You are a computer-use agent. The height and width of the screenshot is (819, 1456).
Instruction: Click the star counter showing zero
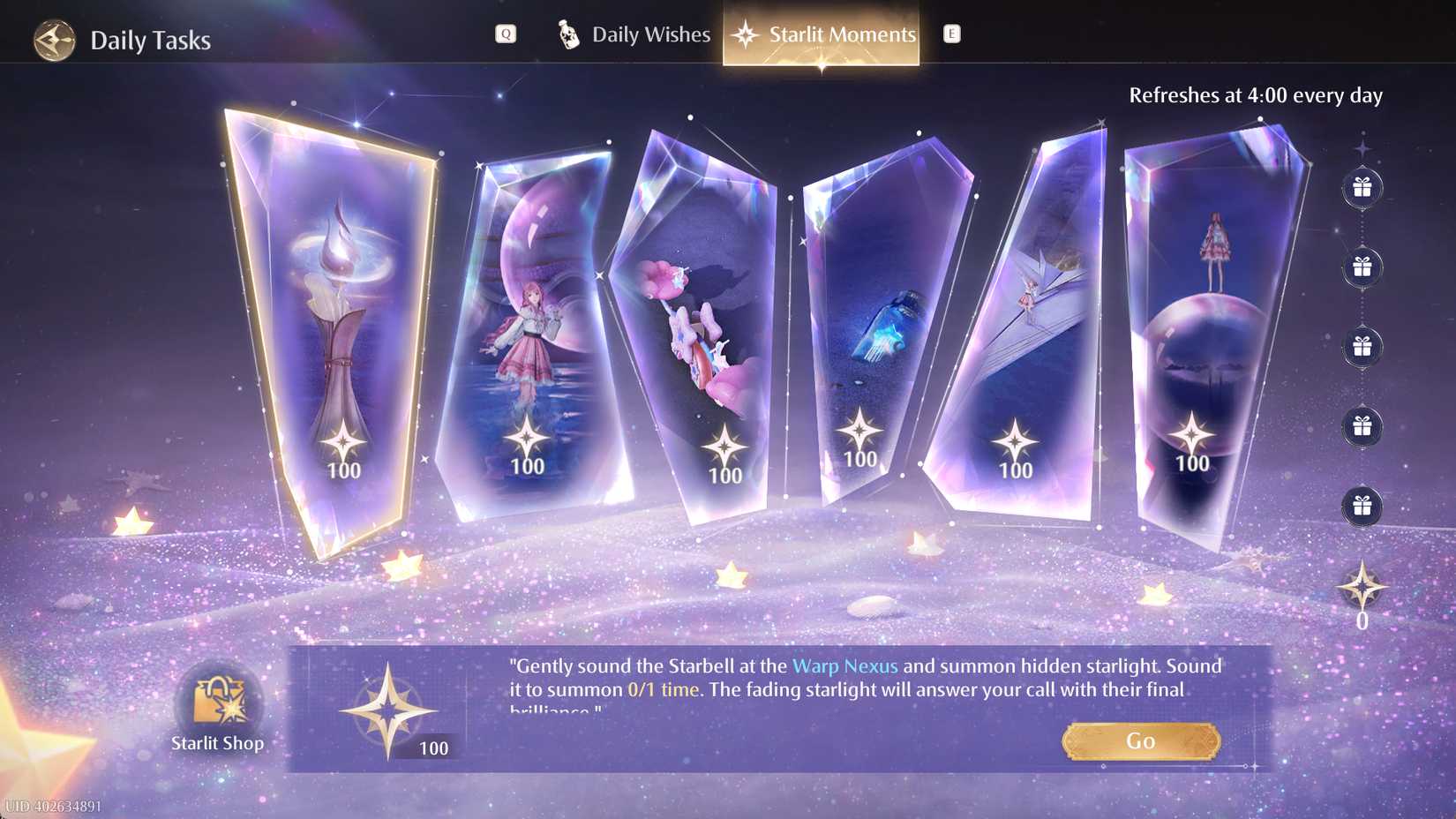[x=1362, y=590]
